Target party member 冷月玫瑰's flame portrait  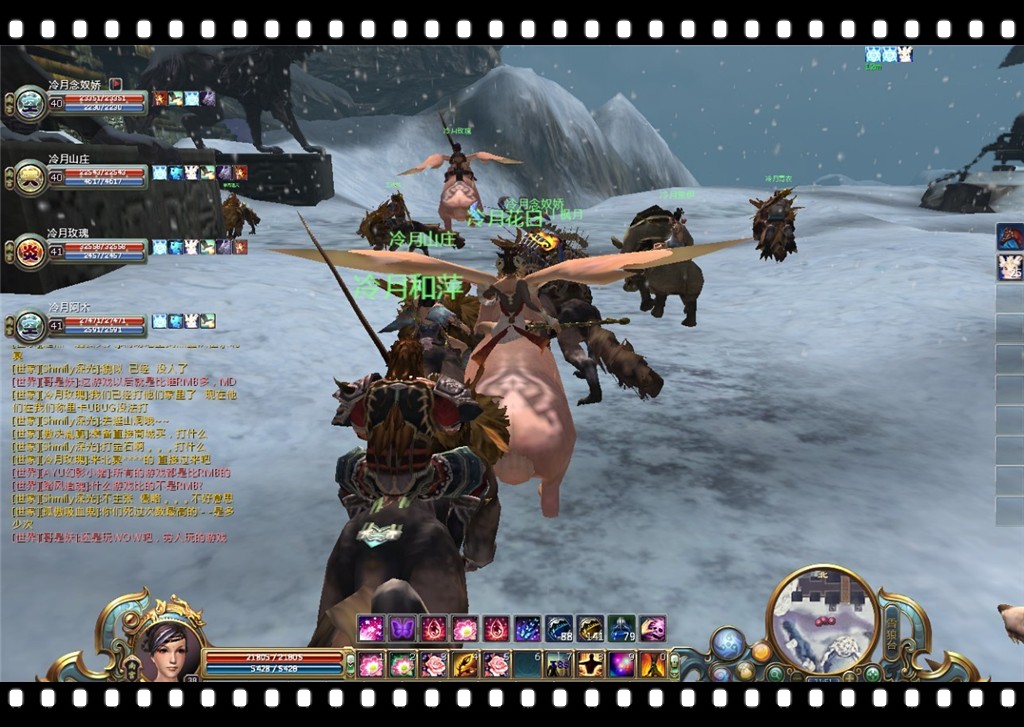click(31, 251)
